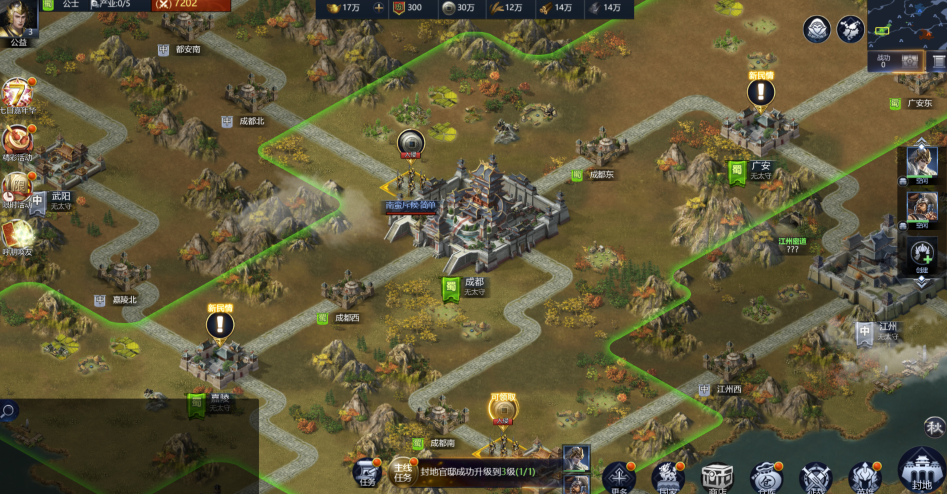Open the 商店 shop chest
Viewport: 947px width, 494px height.
[x=716, y=477]
